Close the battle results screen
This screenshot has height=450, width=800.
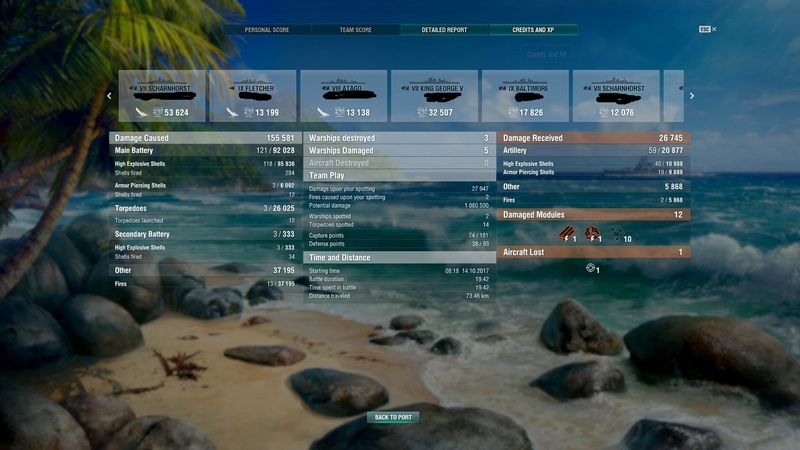pos(712,29)
